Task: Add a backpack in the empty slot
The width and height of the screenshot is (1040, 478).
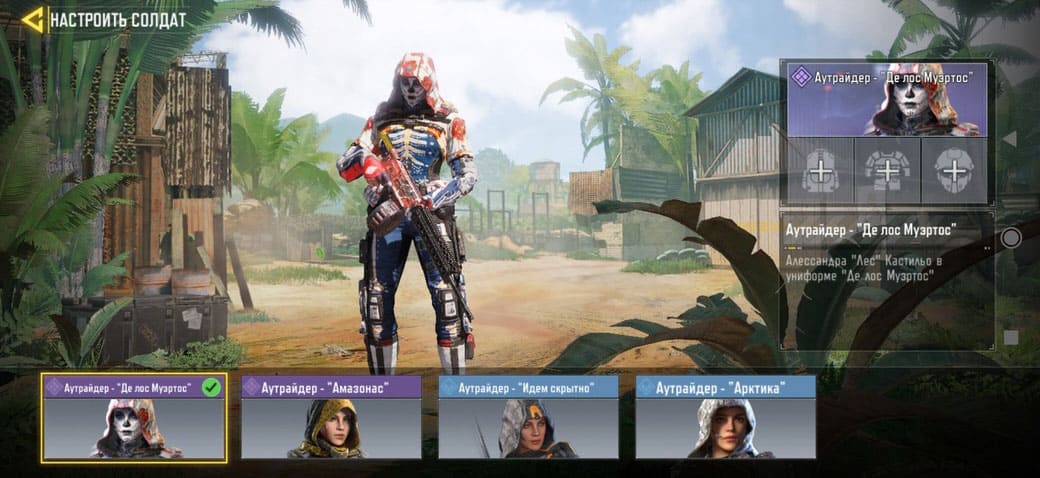Action: coord(819,171)
